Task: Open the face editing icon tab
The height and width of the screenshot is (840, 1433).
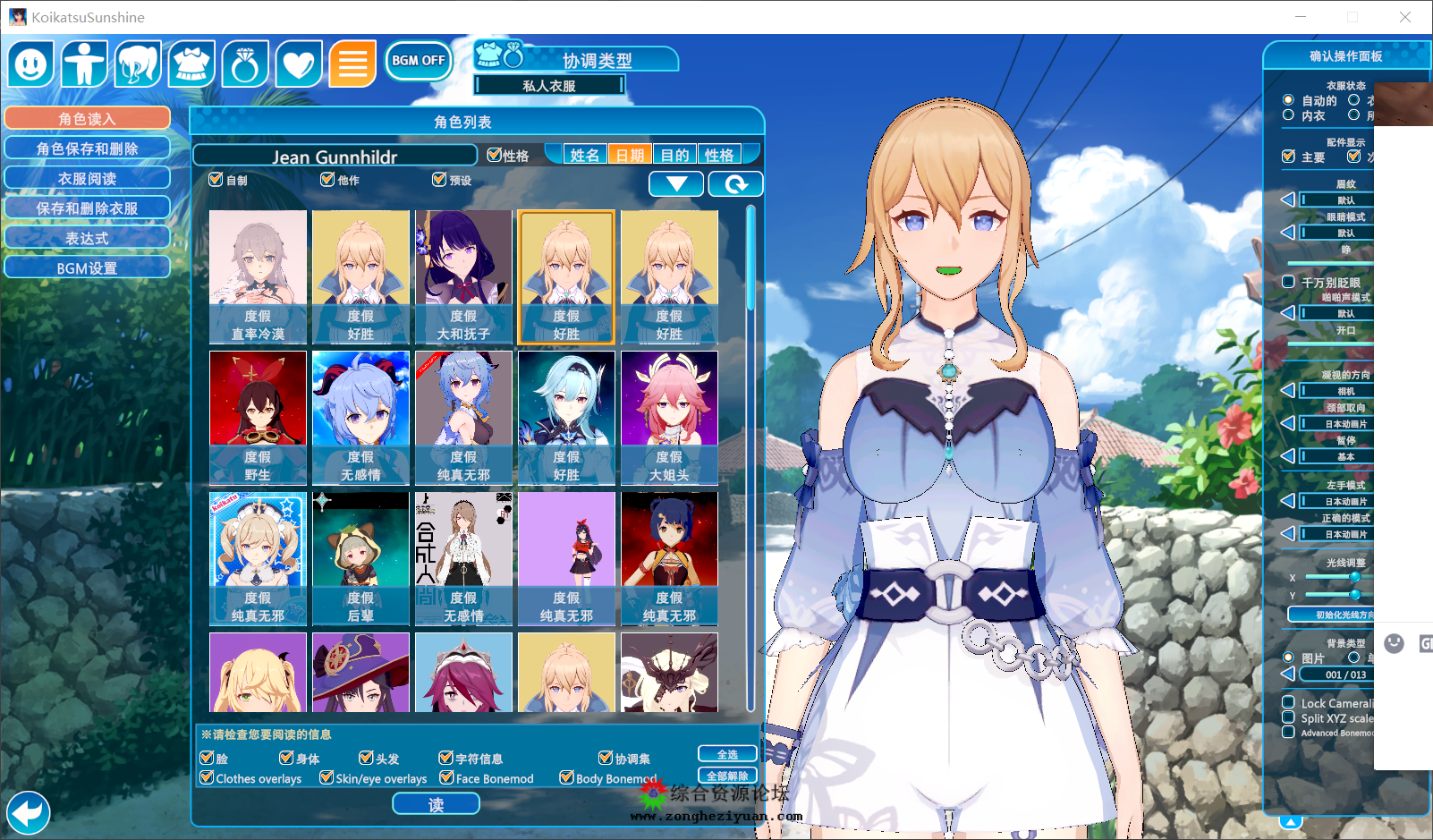Action: click(31, 64)
